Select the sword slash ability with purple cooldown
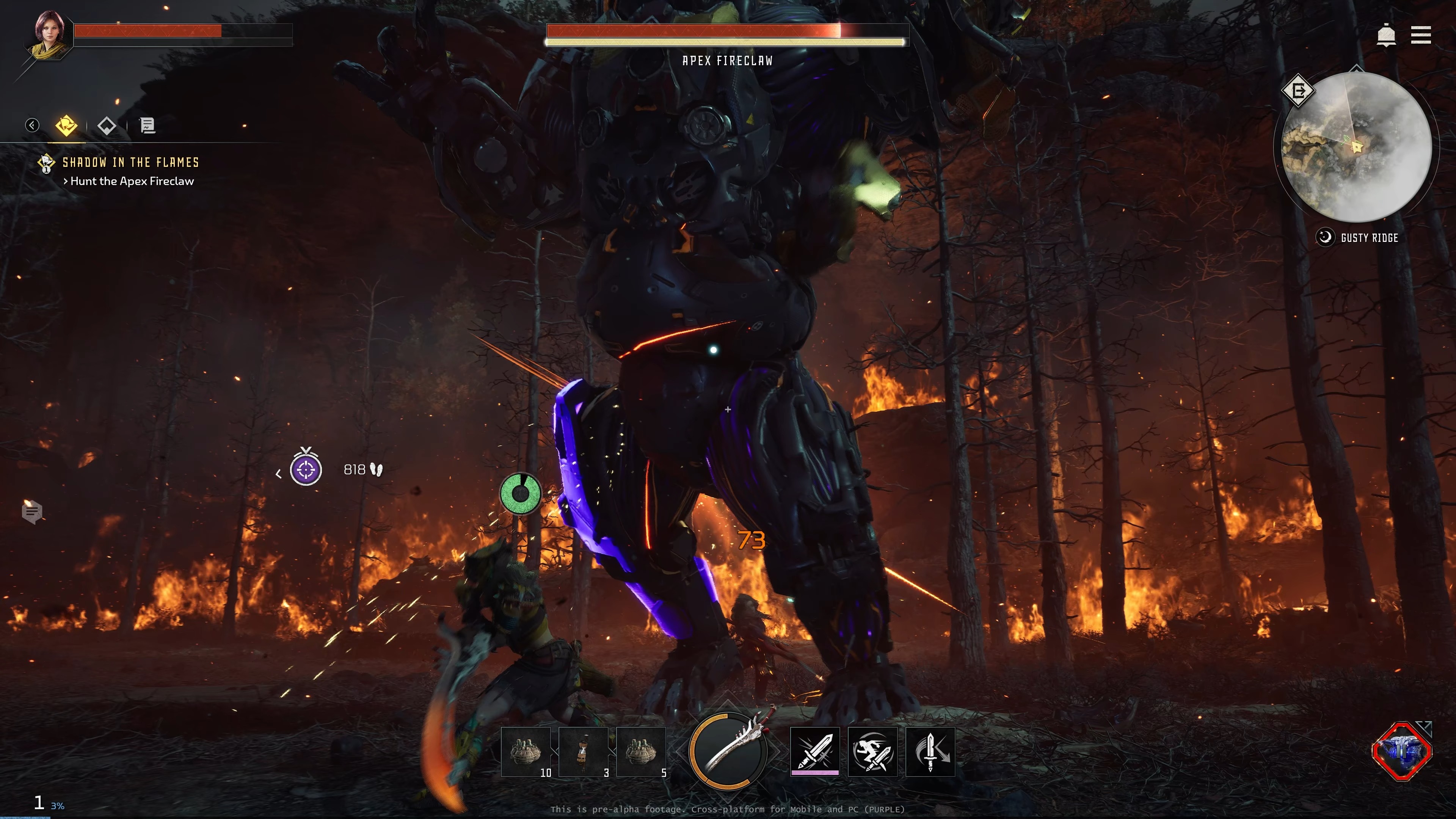 pos(814,752)
